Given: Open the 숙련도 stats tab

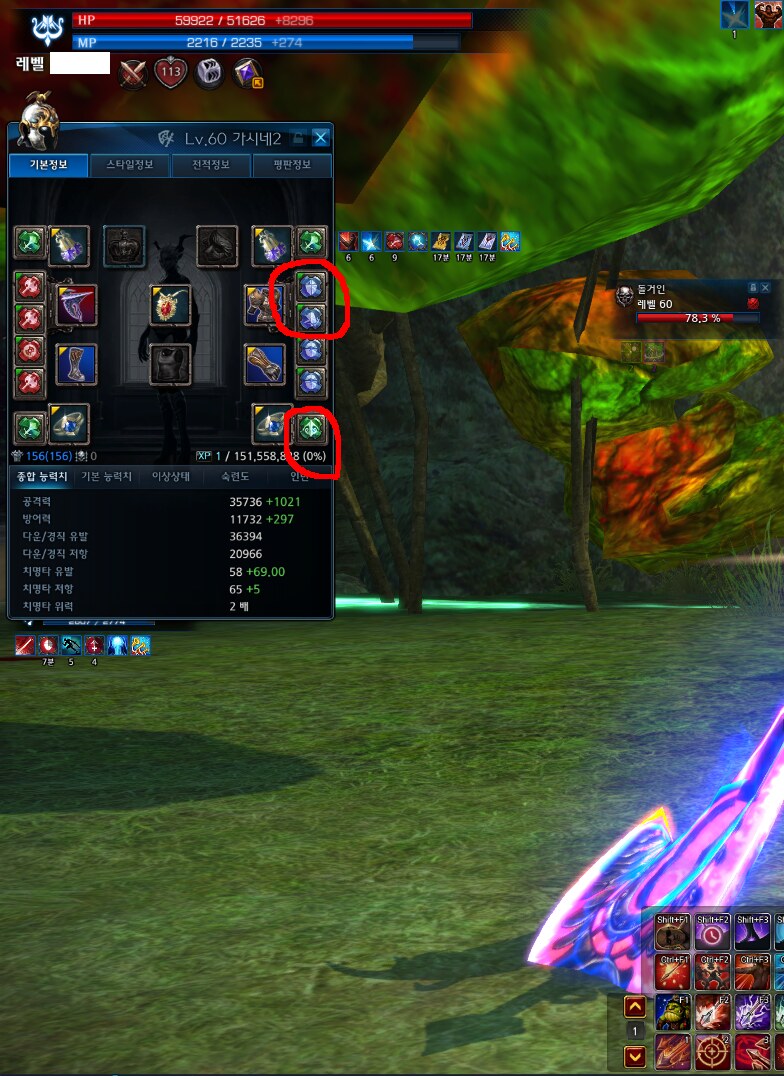Looking at the screenshot, I should click(x=234, y=477).
